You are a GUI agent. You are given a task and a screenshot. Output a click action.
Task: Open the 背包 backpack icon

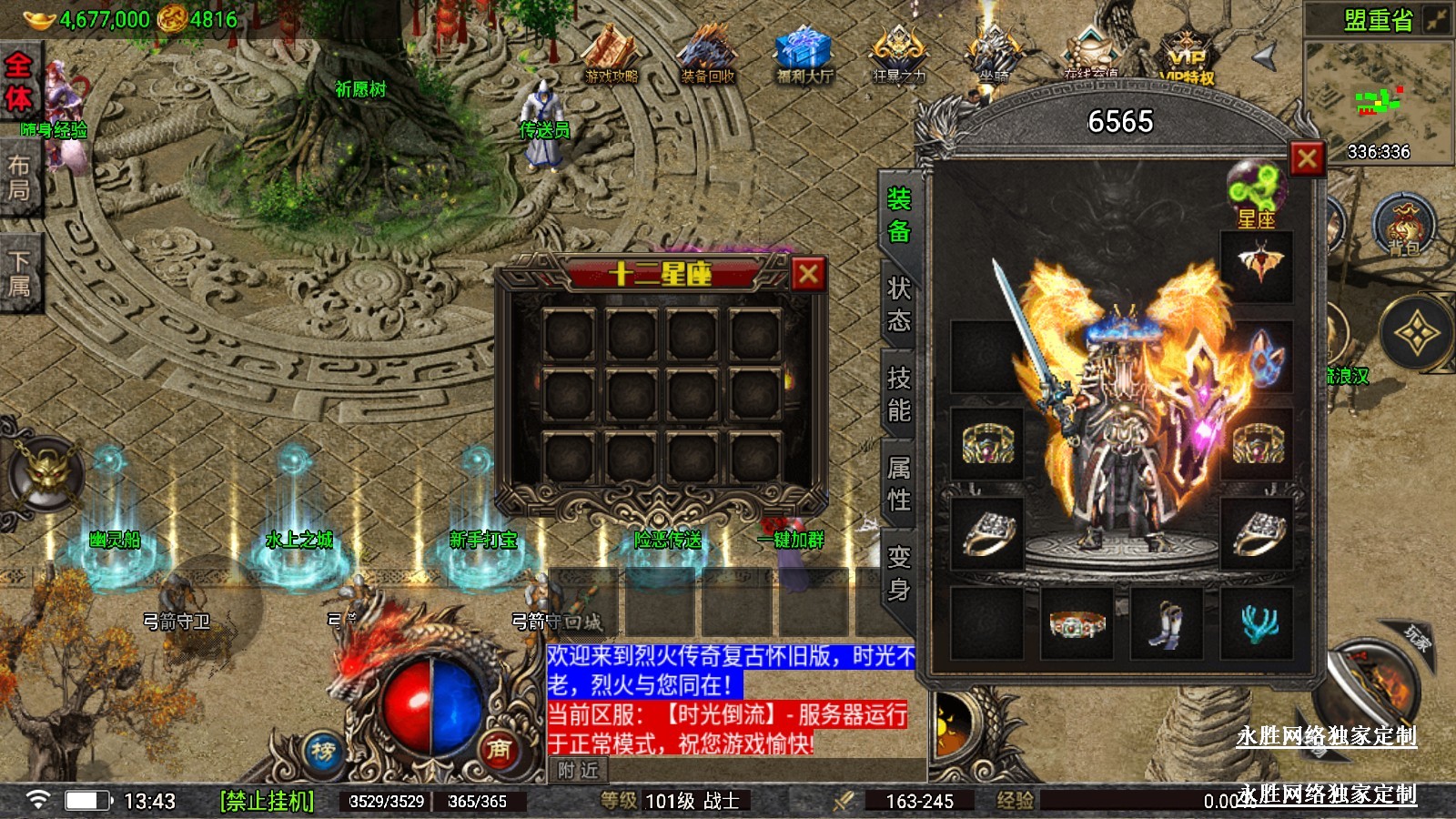click(1403, 226)
